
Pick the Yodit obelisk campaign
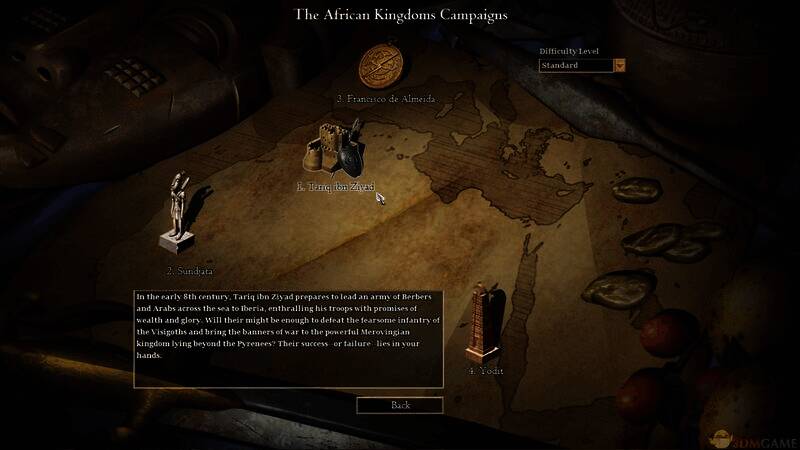point(485,322)
